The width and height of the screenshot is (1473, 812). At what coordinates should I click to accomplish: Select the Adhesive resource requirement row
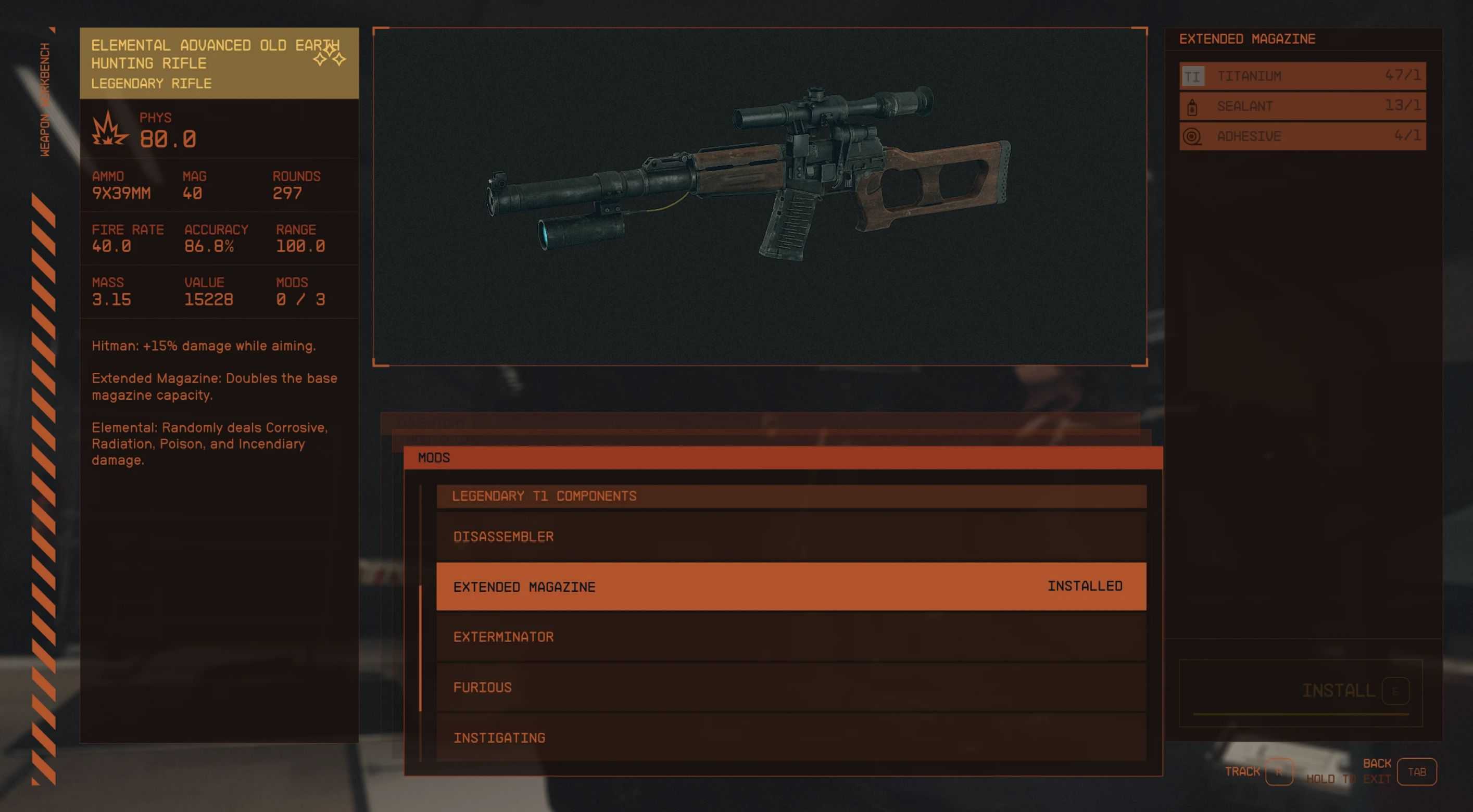click(x=1302, y=136)
